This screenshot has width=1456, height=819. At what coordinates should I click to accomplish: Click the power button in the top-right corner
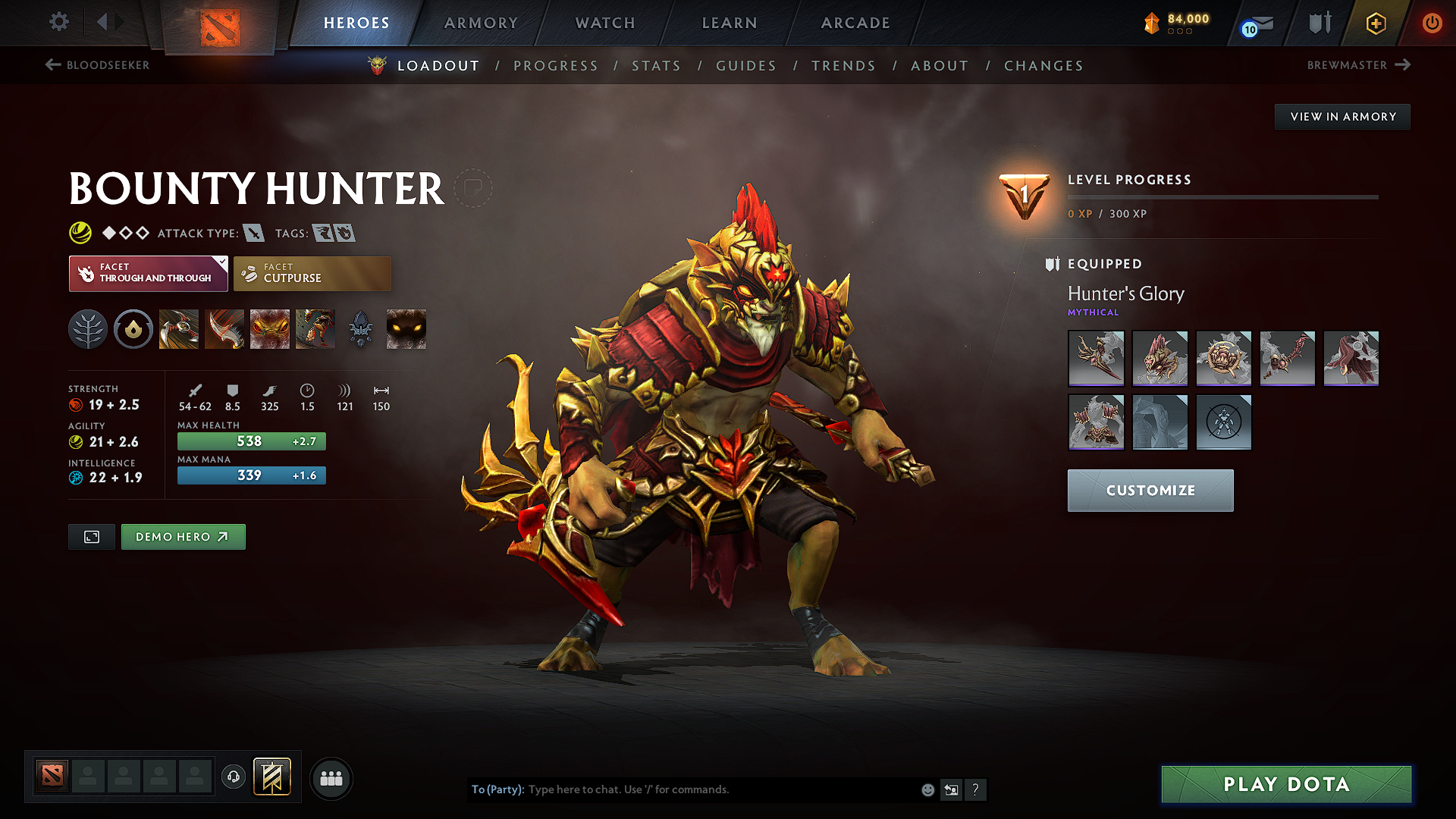pyautogui.click(x=1432, y=23)
